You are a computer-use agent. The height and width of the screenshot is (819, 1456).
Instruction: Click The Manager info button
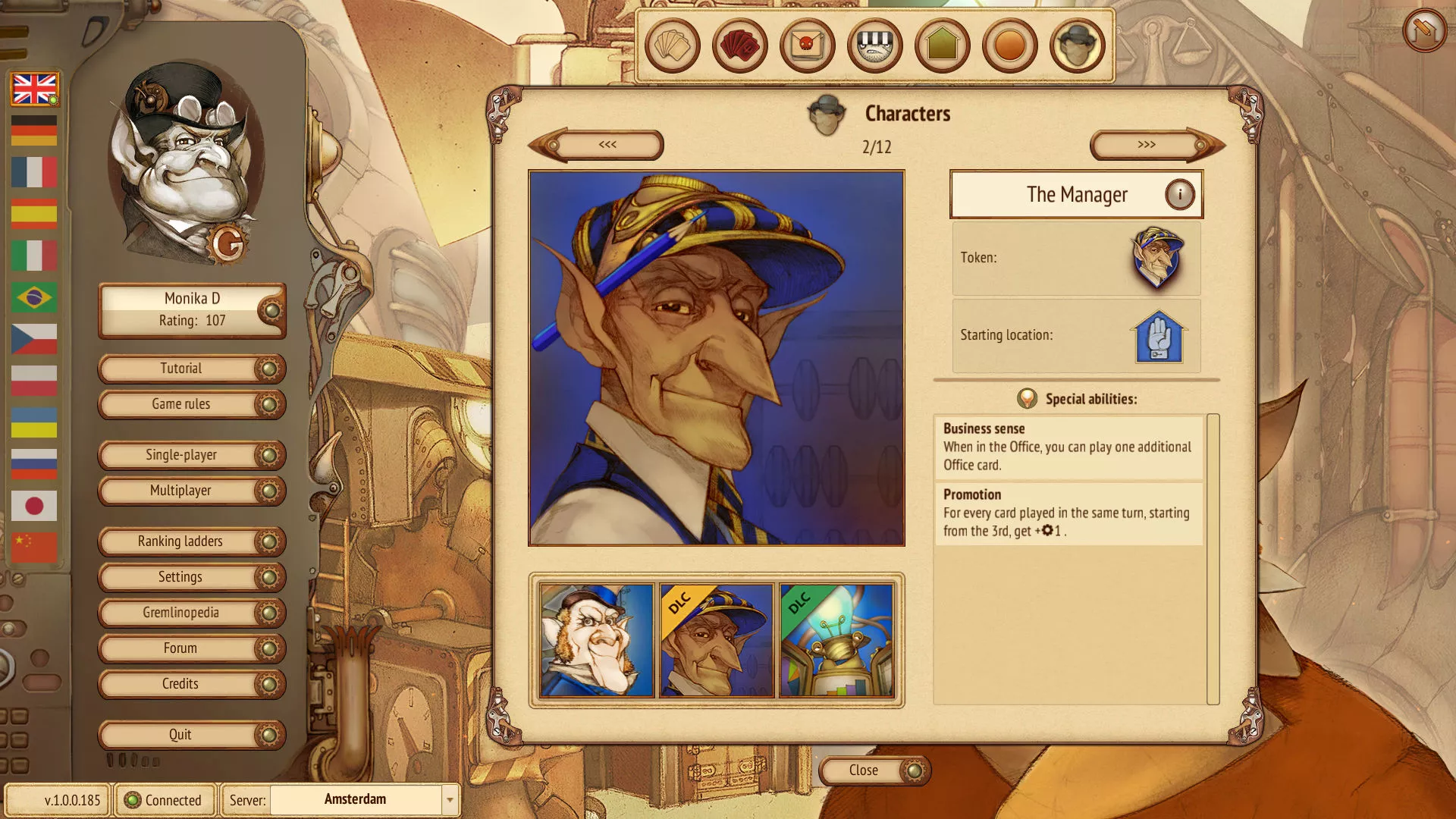click(1179, 195)
